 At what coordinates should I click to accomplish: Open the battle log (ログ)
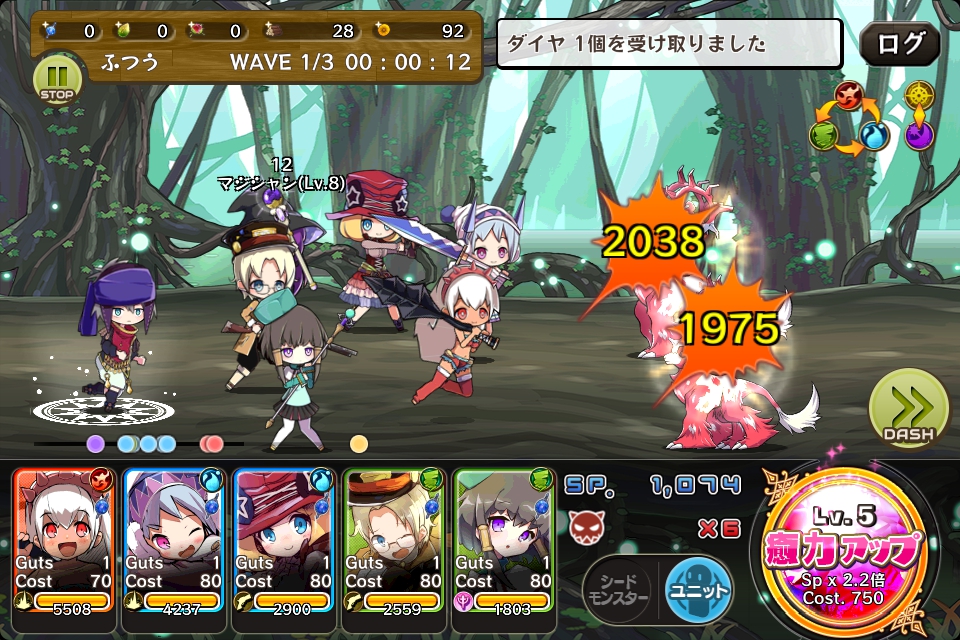point(899,45)
